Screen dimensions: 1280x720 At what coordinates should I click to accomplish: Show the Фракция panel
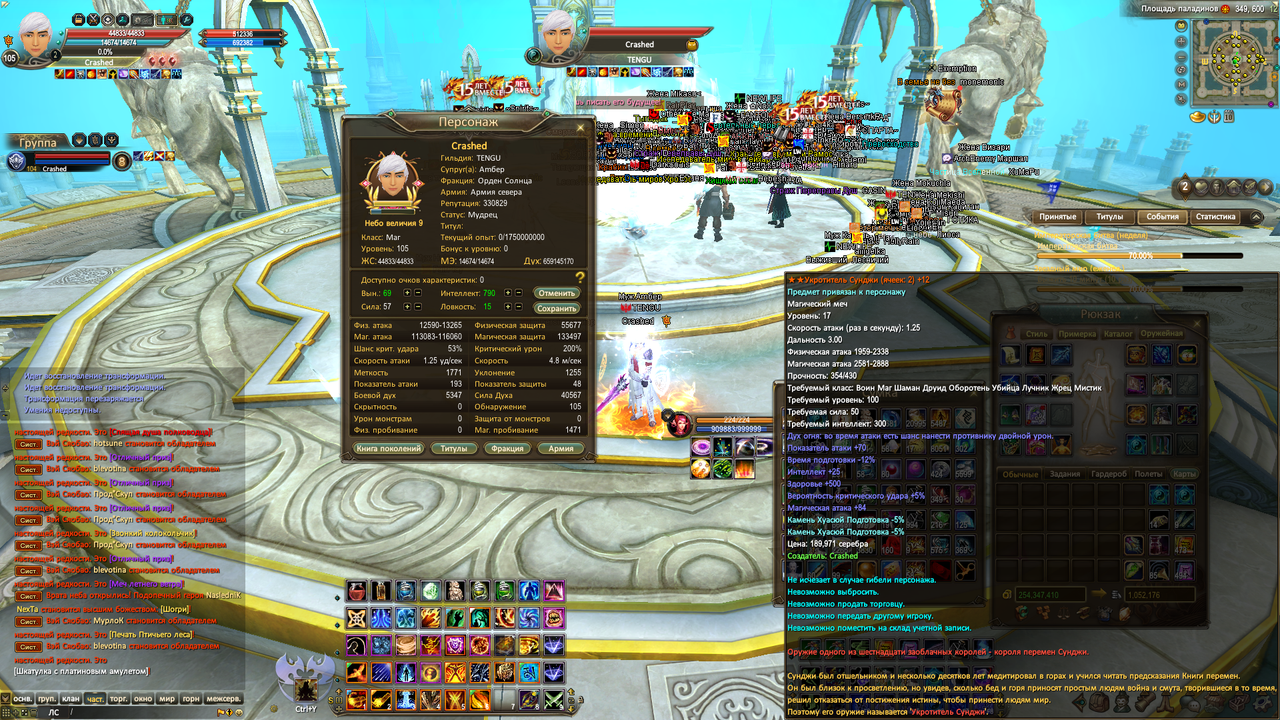[x=508, y=449]
